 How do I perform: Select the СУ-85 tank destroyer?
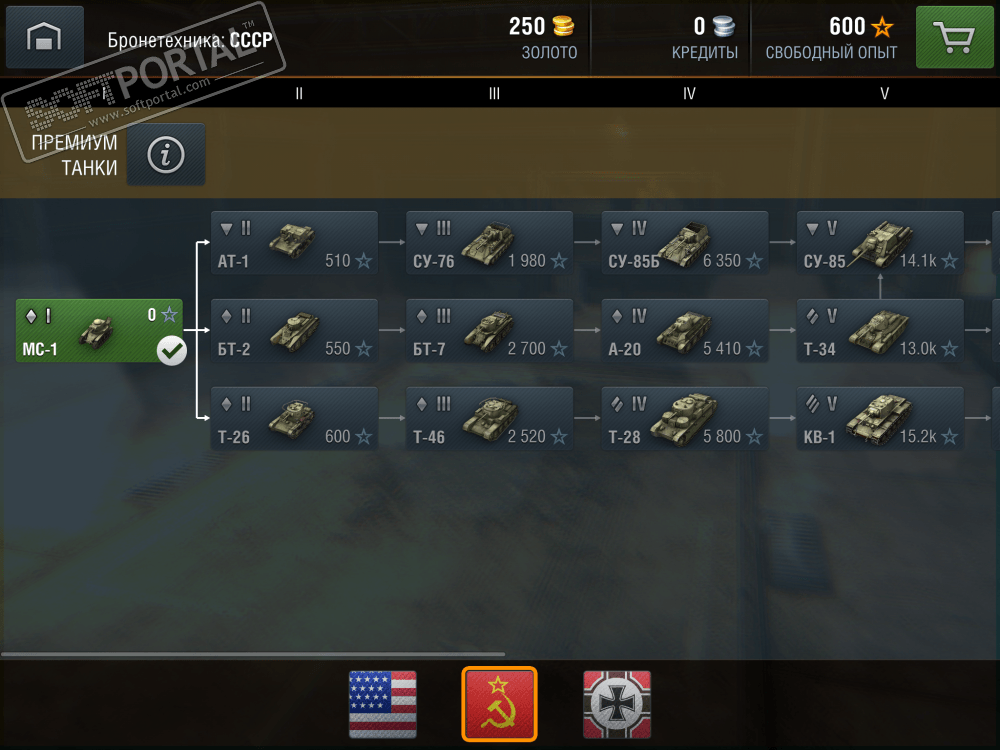click(x=880, y=243)
